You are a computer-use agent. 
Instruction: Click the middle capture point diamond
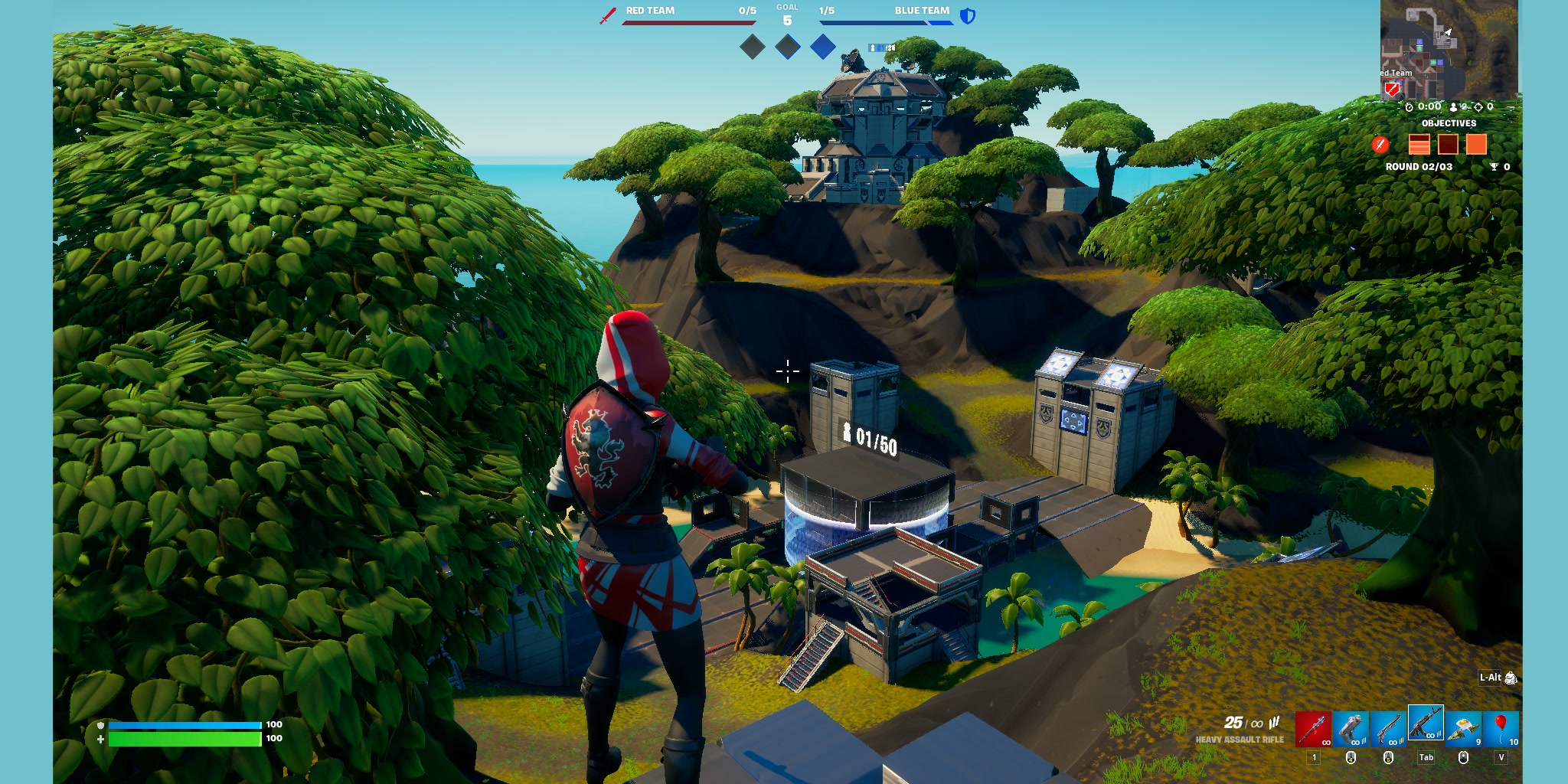pyautogui.click(x=787, y=47)
